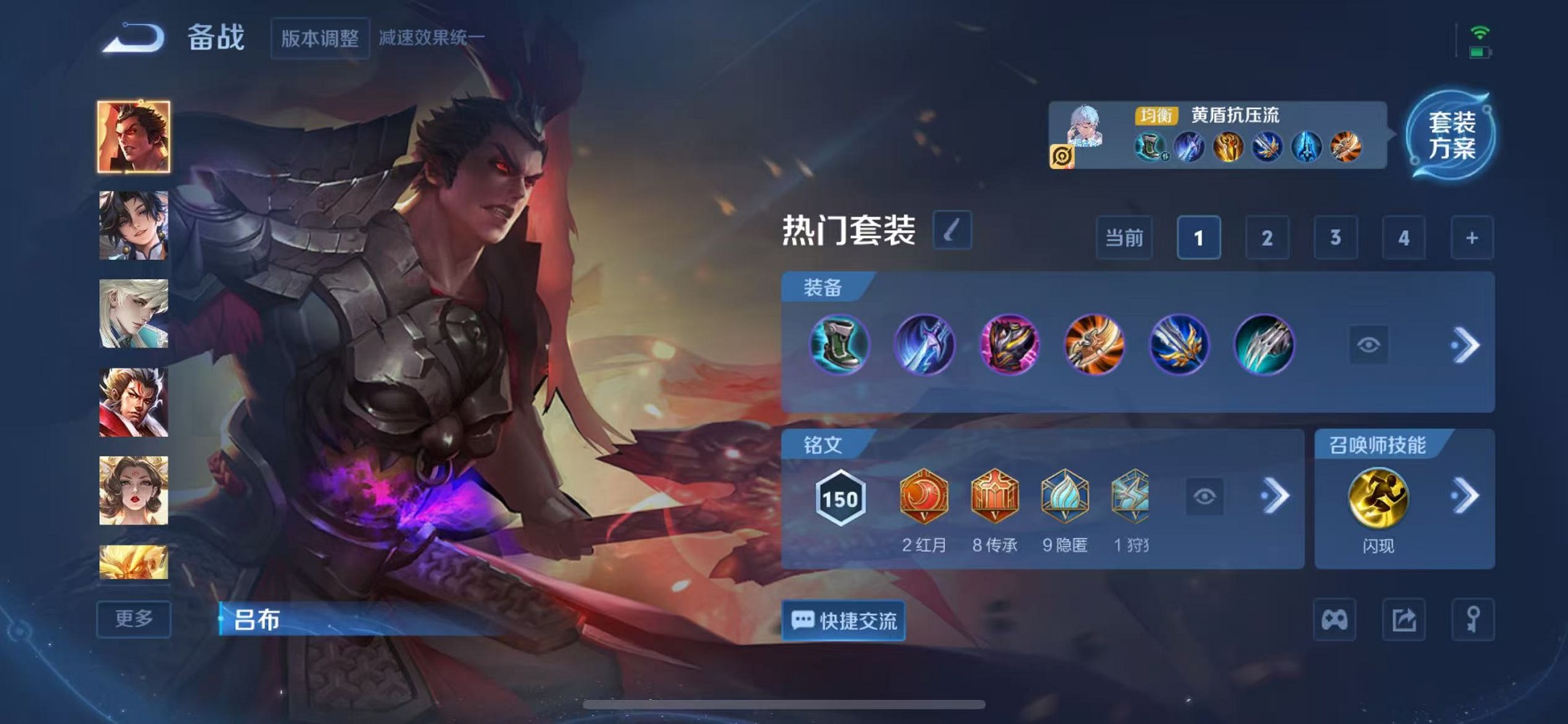Open the 套装方案 loadout plan panel

[1457, 138]
